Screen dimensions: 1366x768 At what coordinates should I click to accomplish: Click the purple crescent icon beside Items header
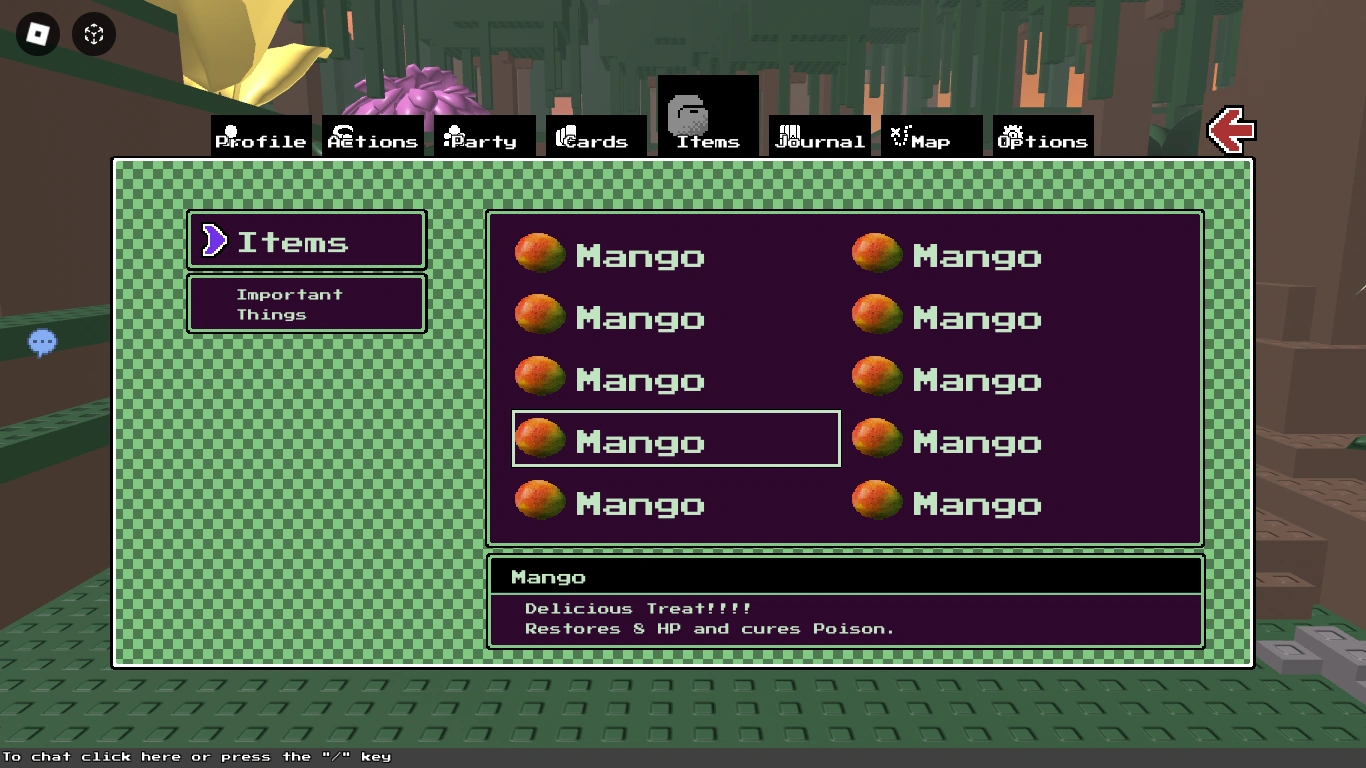click(x=213, y=240)
